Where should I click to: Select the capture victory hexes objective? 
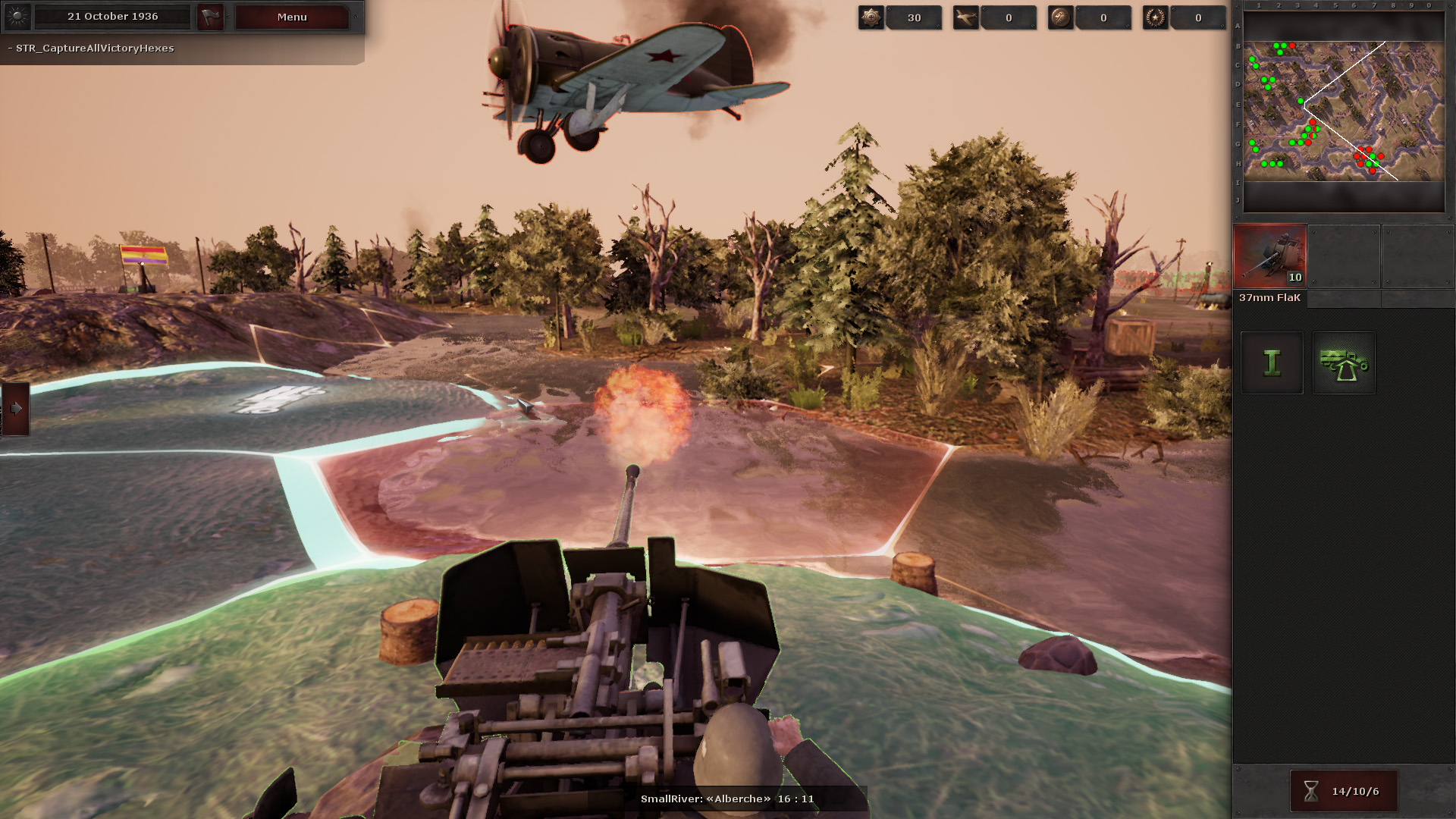95,48
